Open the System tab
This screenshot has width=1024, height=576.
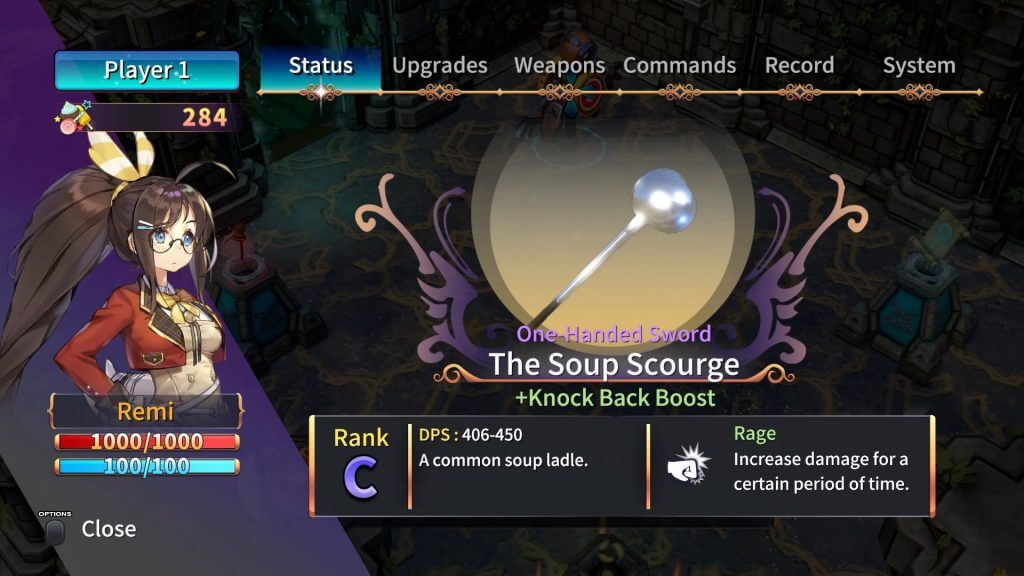tap(918, 66)
